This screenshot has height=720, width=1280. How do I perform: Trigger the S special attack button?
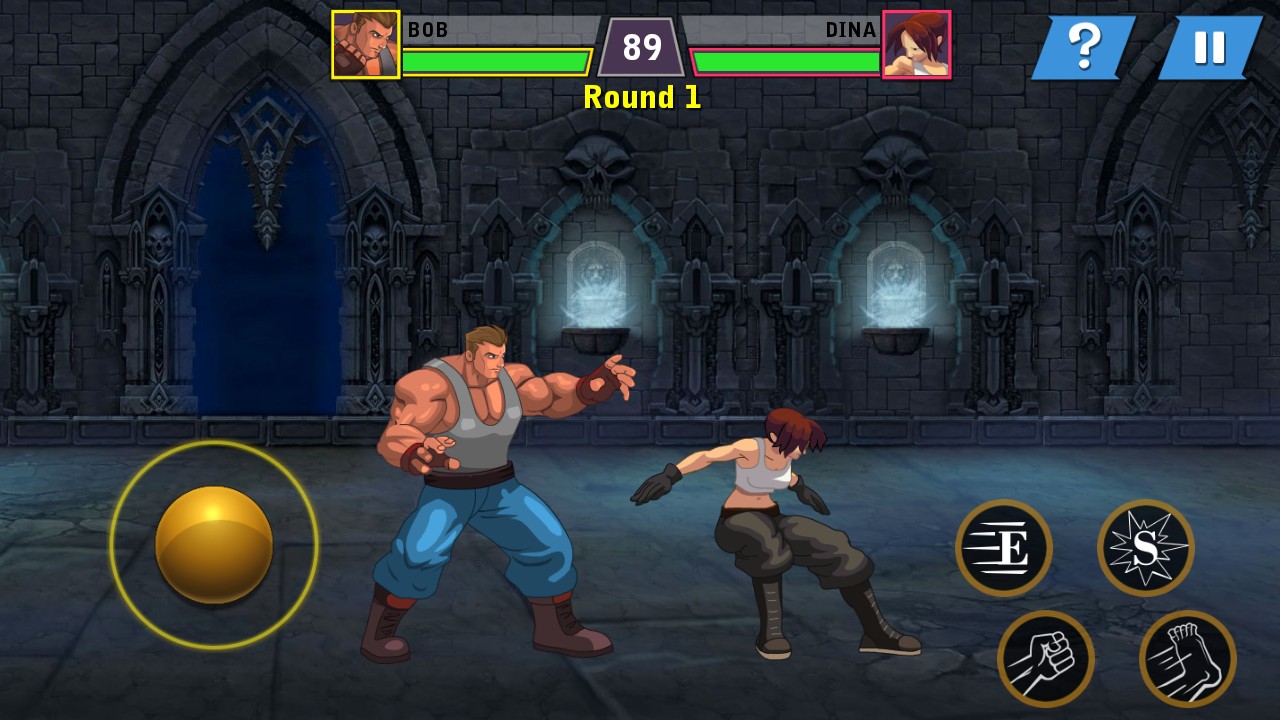coord(1146,548)
